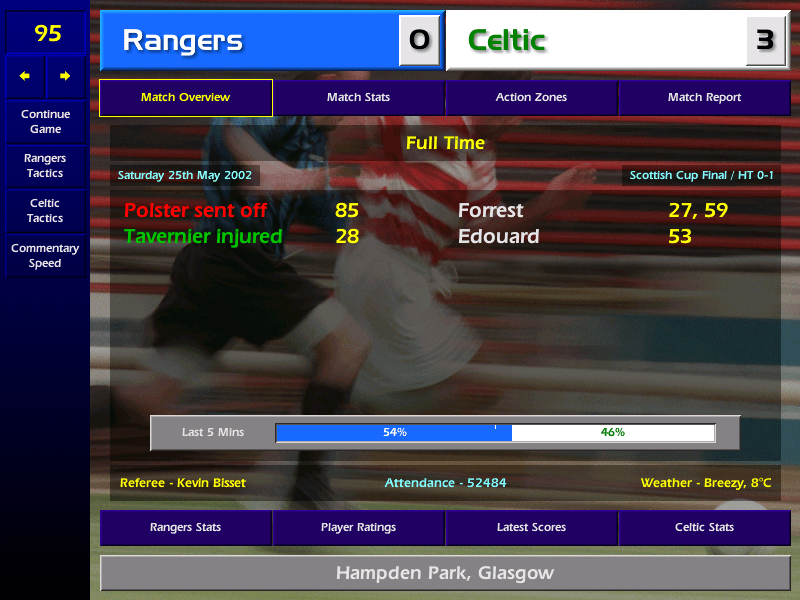Switch to the Match Stats tab
800x600 pixels.
(358, 98)
